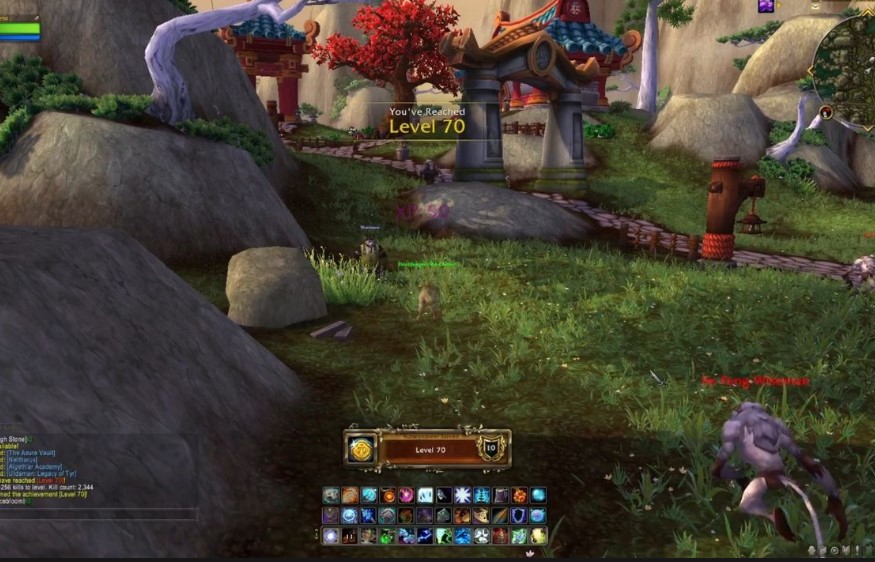Use the green potion flask icon
875x562 pixels.
(x=387, y=536)
